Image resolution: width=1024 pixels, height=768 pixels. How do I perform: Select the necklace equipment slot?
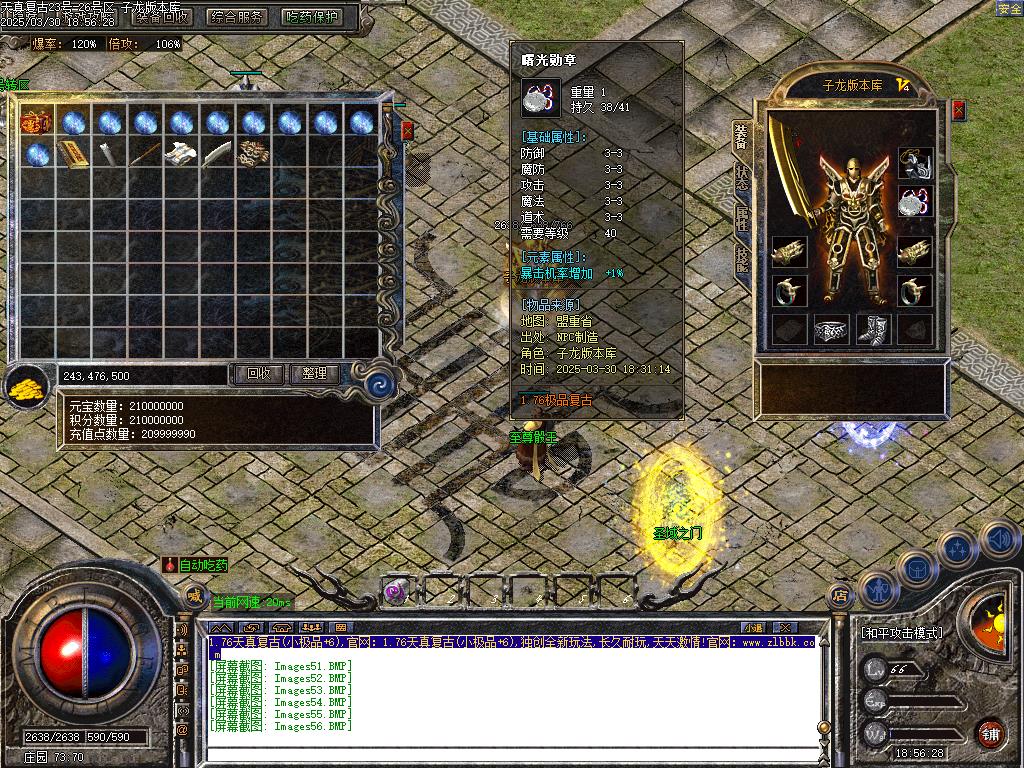(915, 163)
